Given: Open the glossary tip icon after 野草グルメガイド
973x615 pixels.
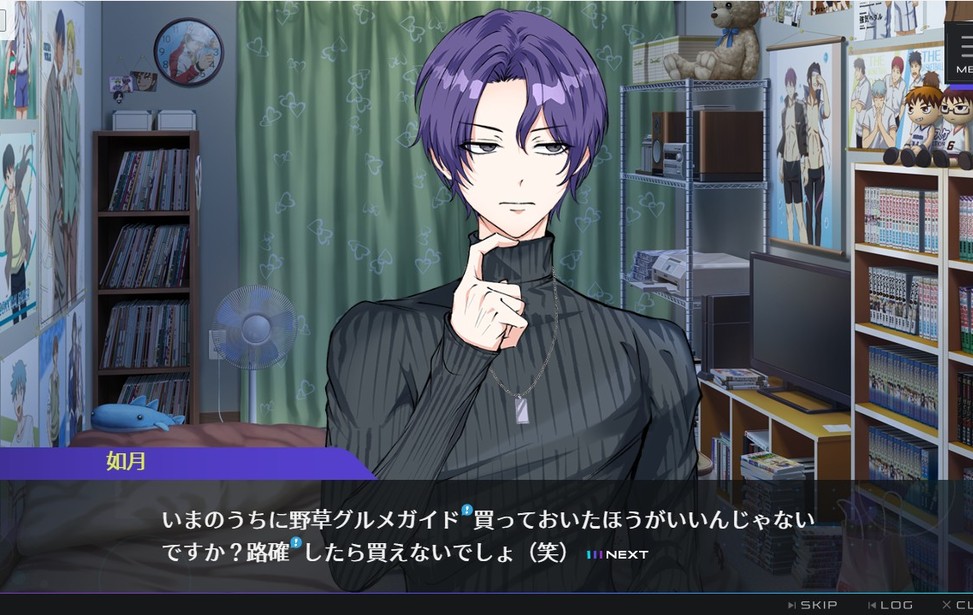Looking at the screenshot, I should click(x=467, y=511).
